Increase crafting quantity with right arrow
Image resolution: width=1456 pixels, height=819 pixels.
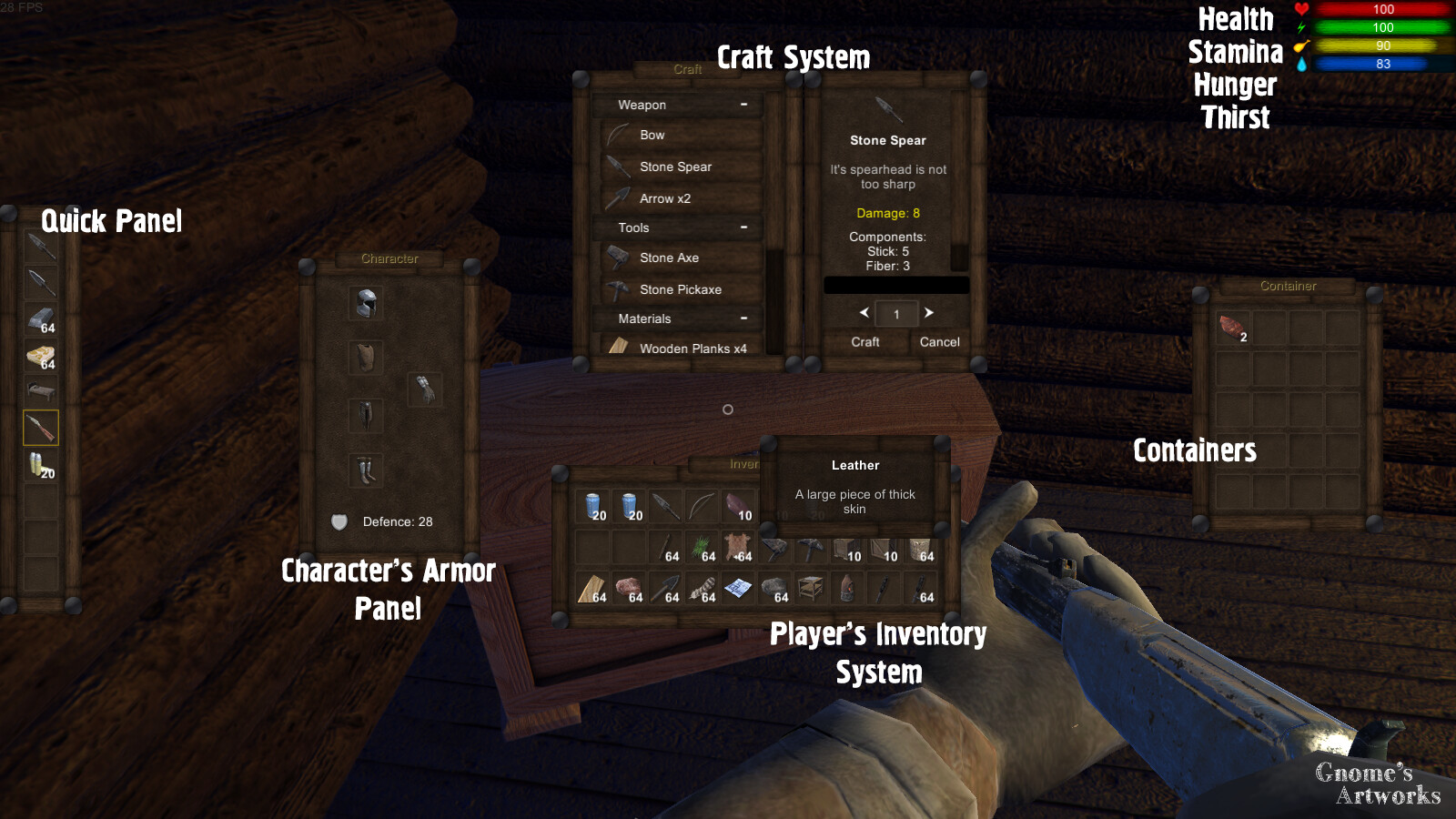tap(929, 313)
